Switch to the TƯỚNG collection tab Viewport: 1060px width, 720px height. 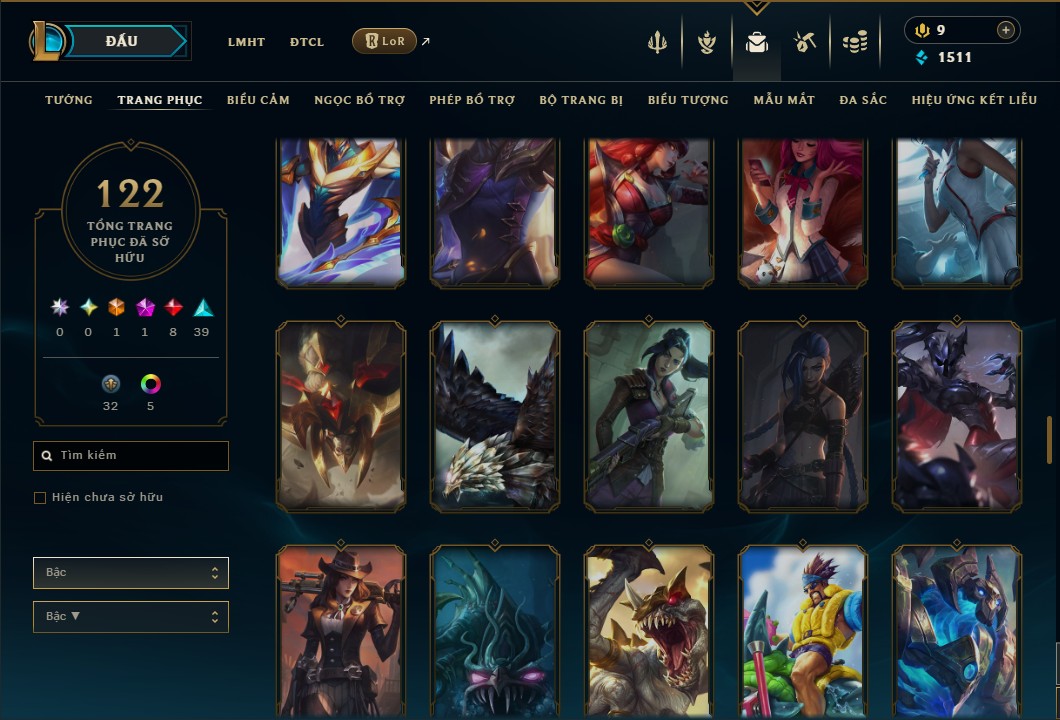tap(69, 100)
